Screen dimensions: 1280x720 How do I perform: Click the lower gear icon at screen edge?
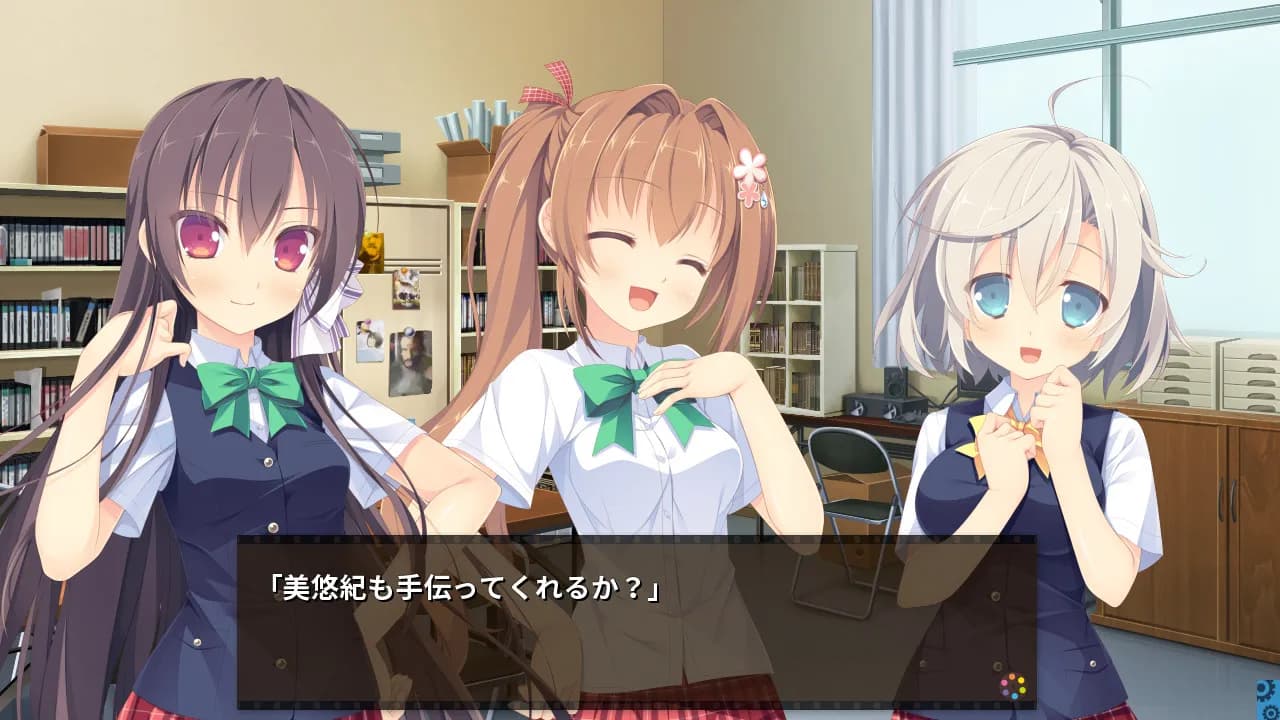pyautogui.click(x=1270, y=712)
